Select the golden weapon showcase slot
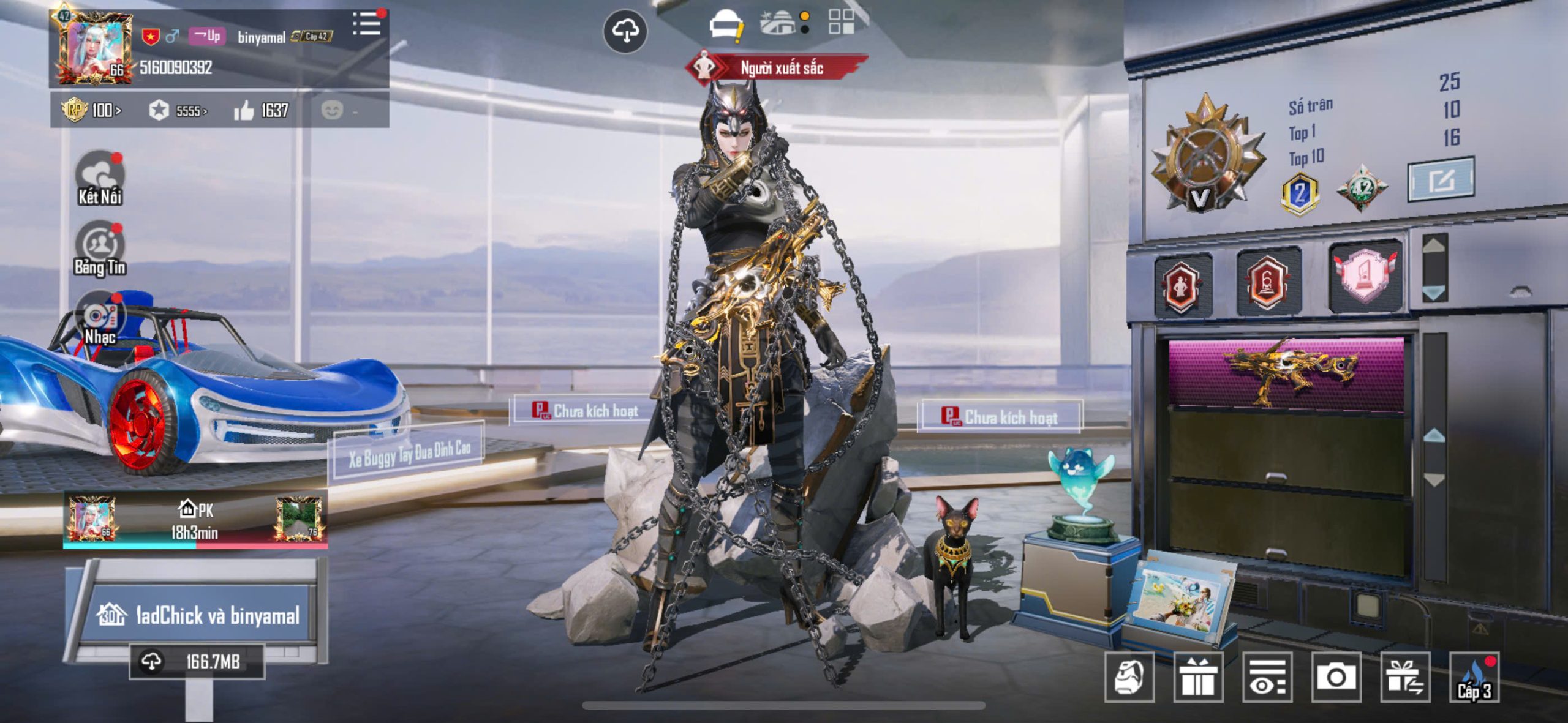1568x723 pixels. point(1286,373)
